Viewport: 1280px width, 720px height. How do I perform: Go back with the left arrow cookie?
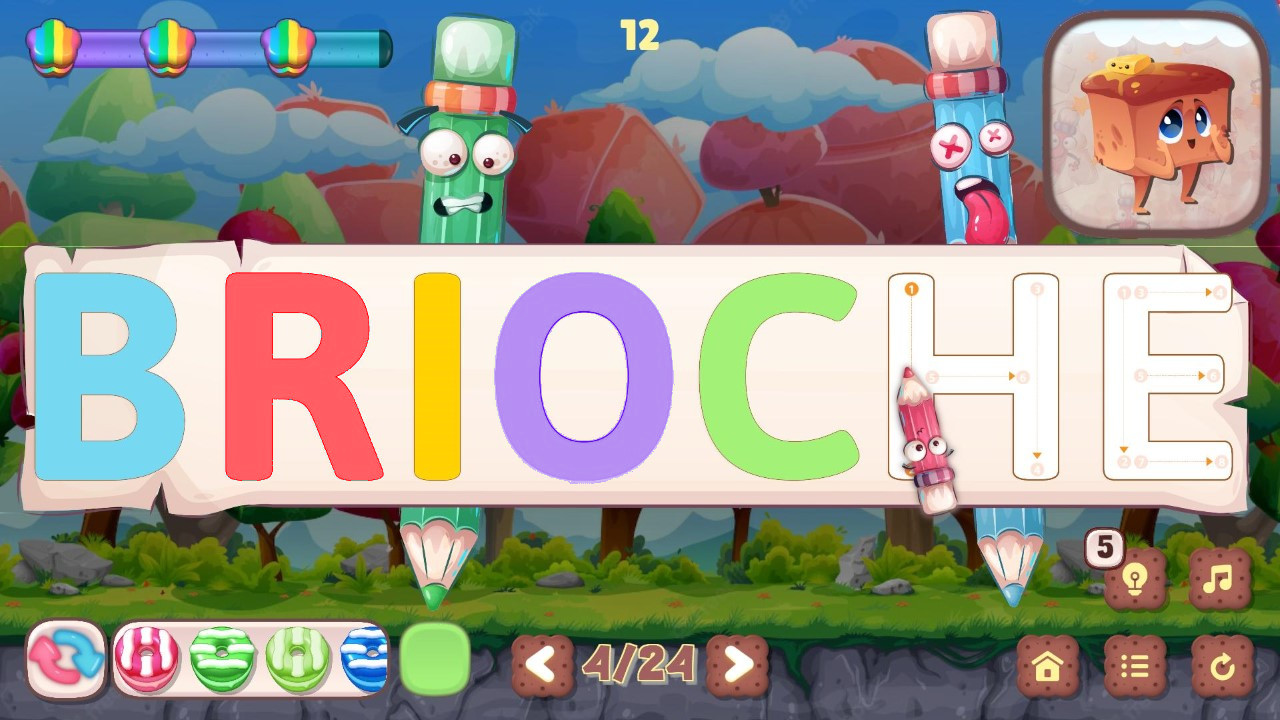tap(543, 663)
